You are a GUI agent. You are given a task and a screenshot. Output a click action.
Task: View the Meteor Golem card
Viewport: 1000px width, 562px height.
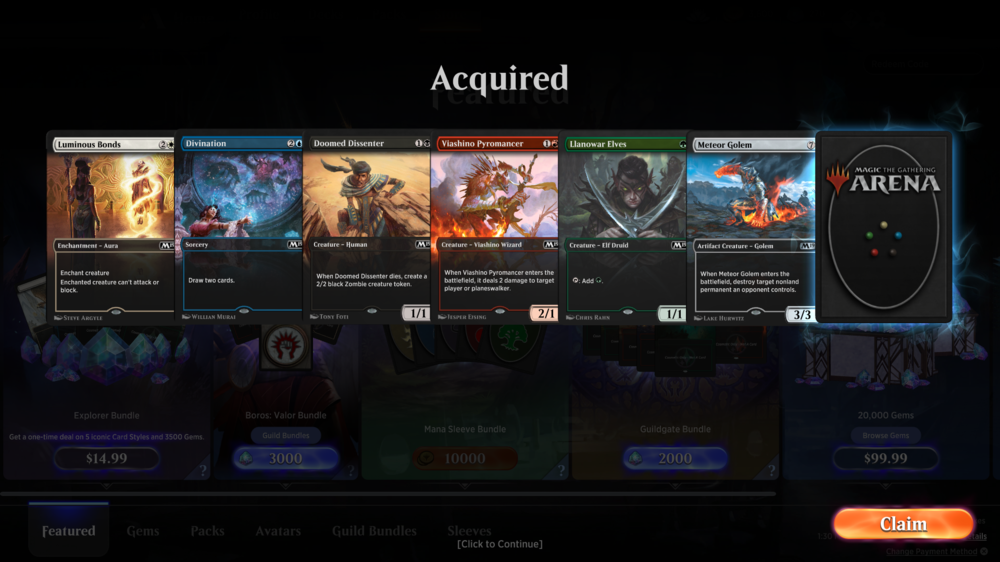[751, 228]
